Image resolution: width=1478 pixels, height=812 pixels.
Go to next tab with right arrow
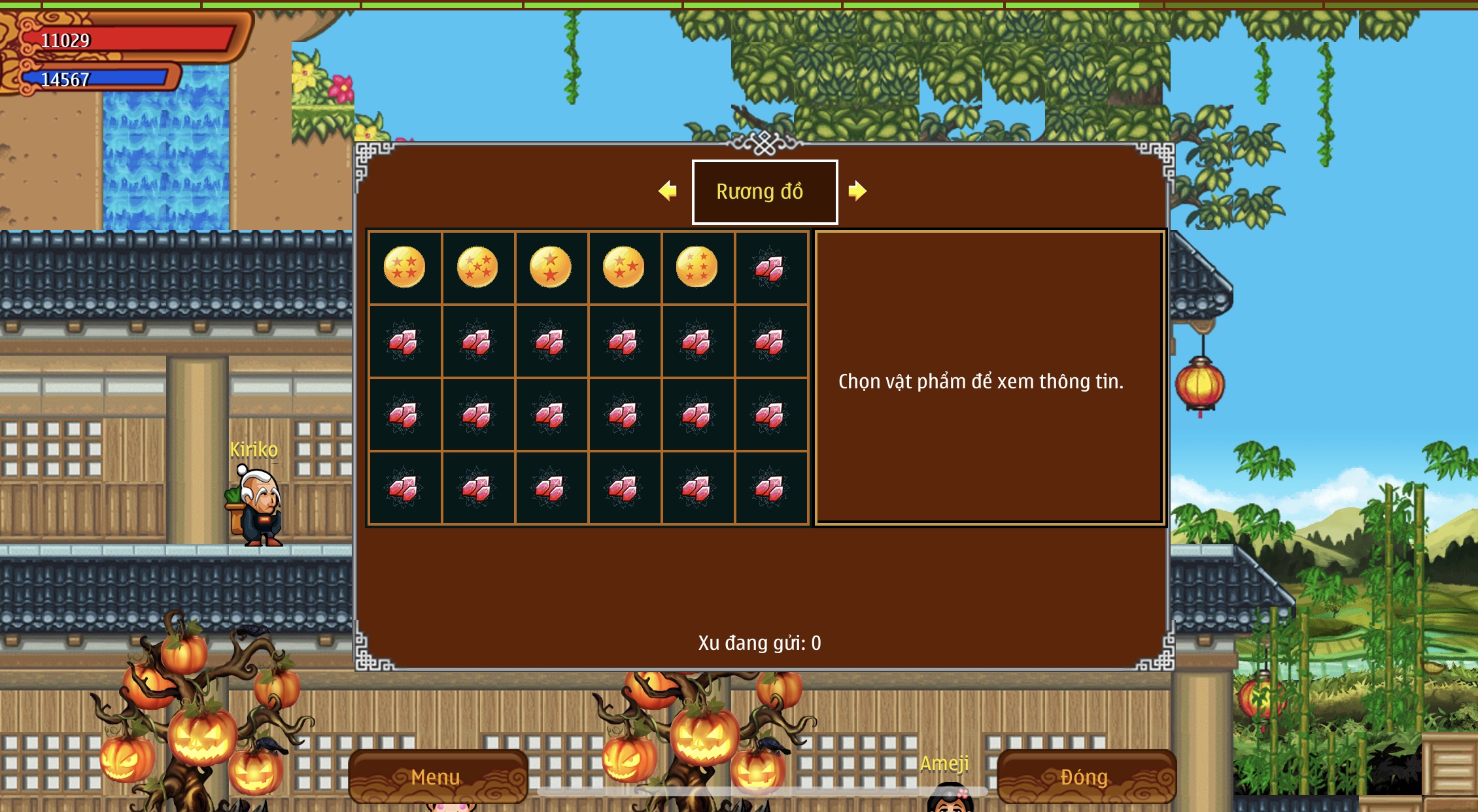coord(857,191)
